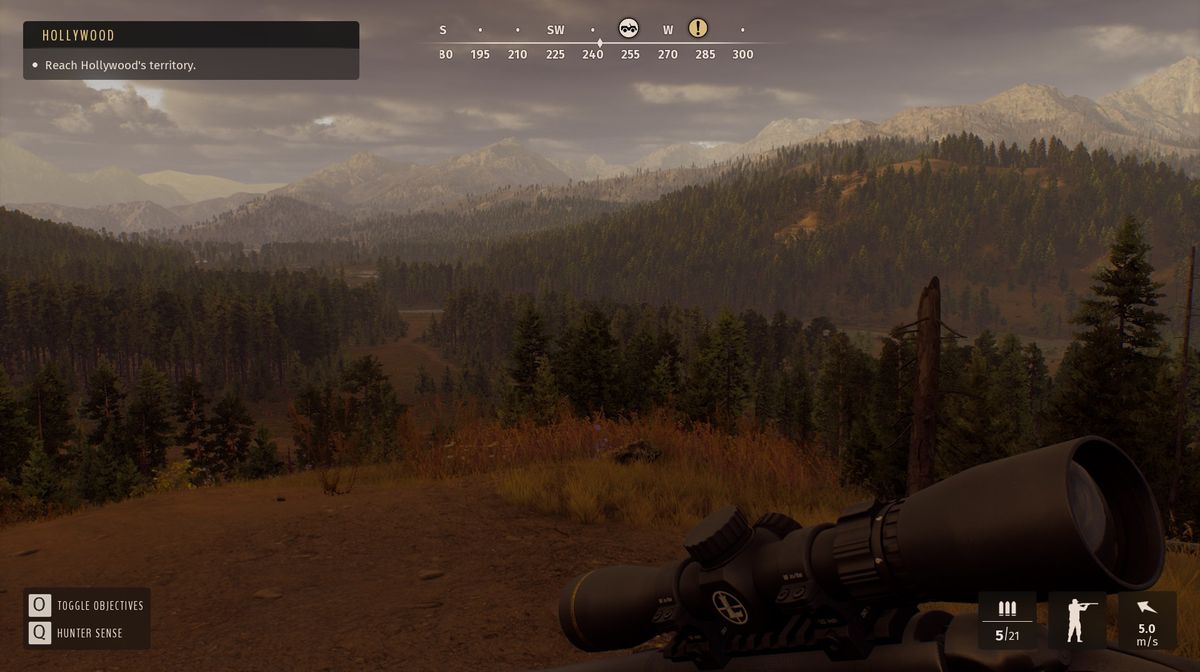Click the standing hunter stance icon
Viewport: 1200px width, 672px height.
click(x=1077, y=620)
